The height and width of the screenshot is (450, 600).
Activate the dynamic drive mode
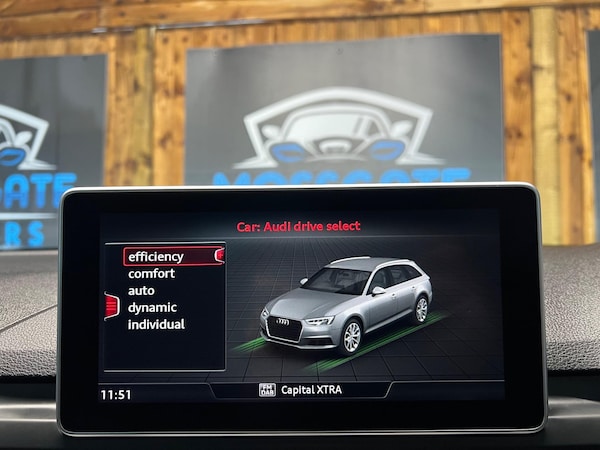click(152, 307)
